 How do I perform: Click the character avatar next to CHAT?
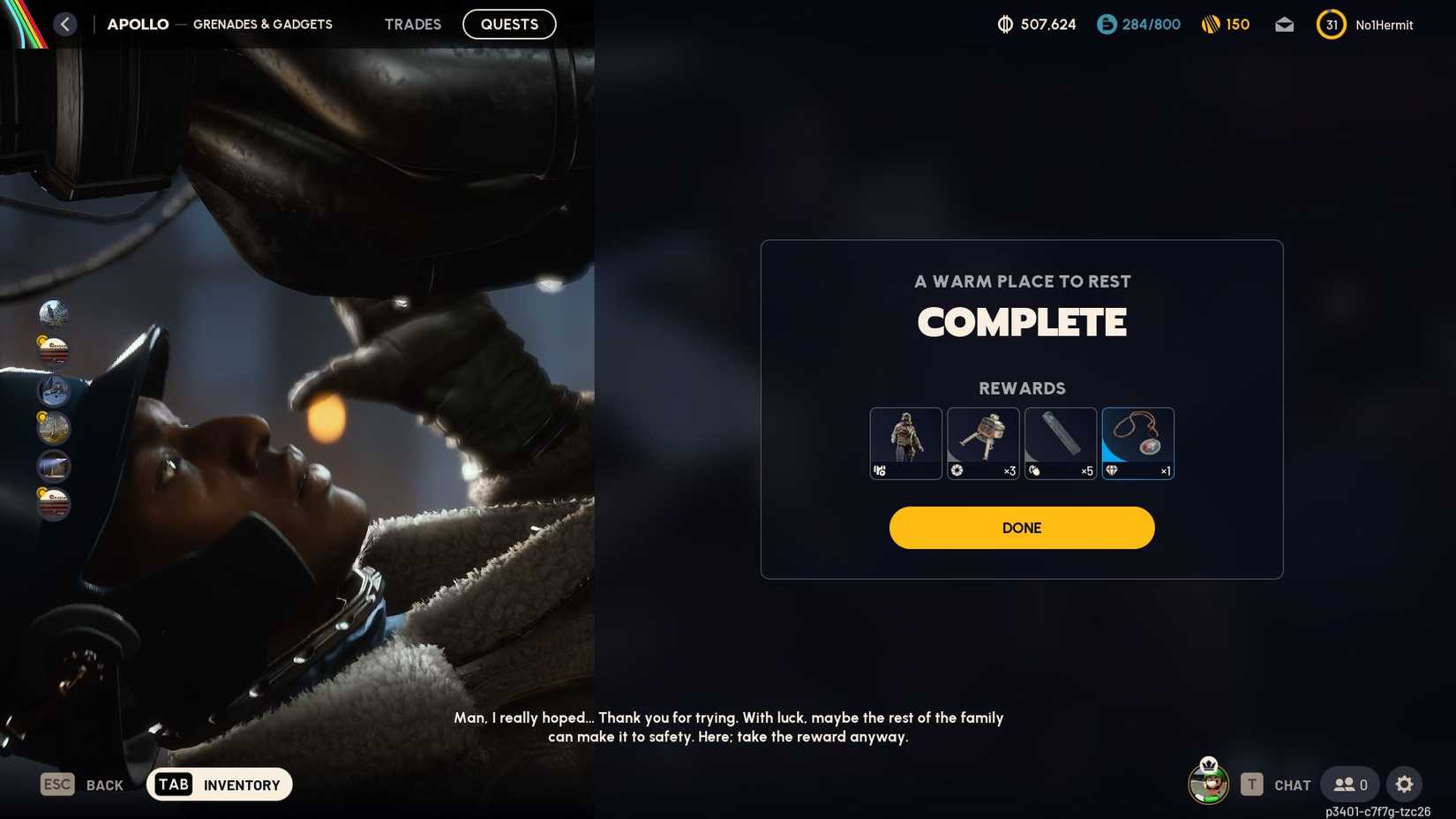(1208, 784)
